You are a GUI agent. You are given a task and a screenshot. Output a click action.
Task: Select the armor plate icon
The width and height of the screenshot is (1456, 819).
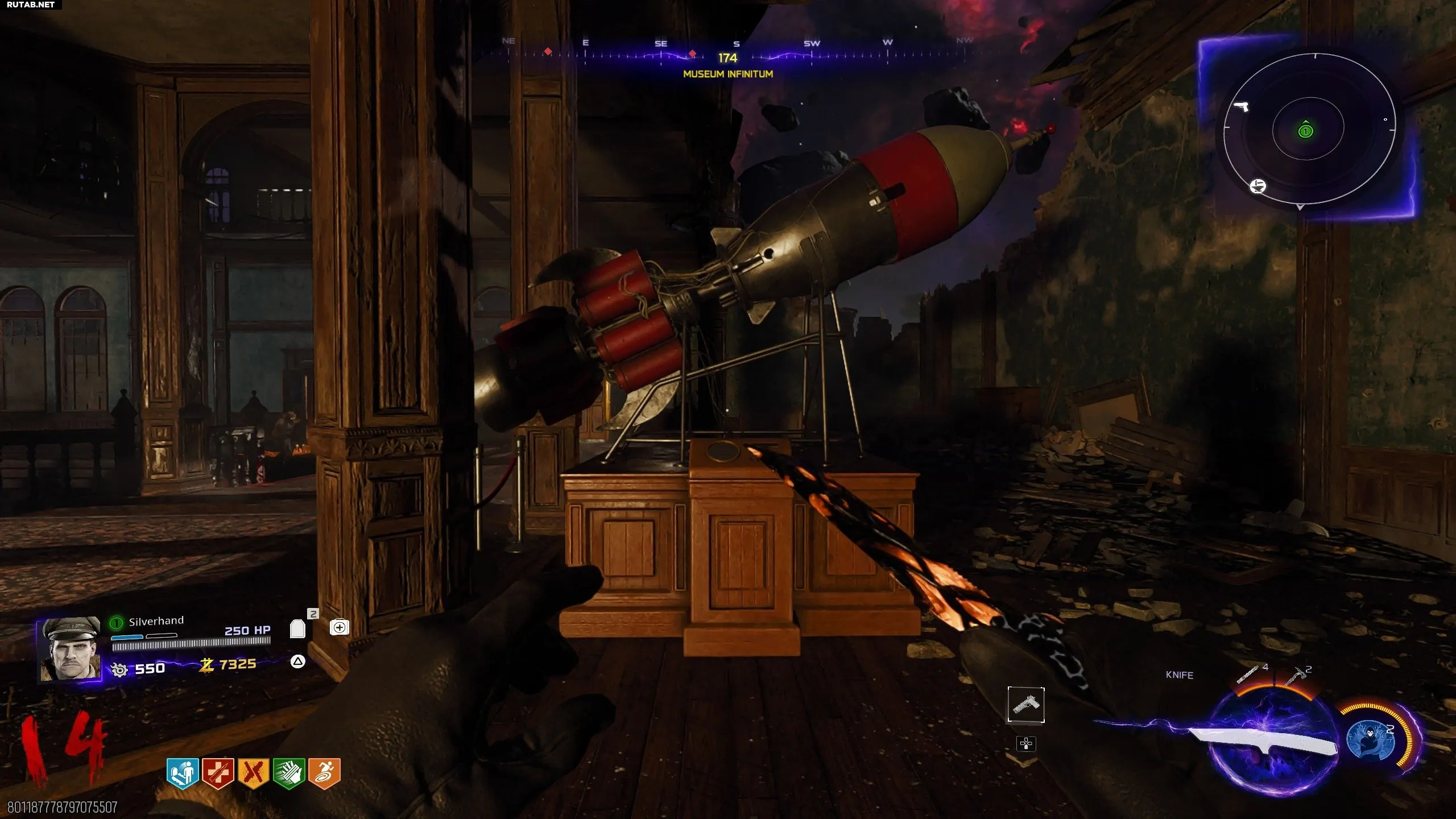coord(297,629)
